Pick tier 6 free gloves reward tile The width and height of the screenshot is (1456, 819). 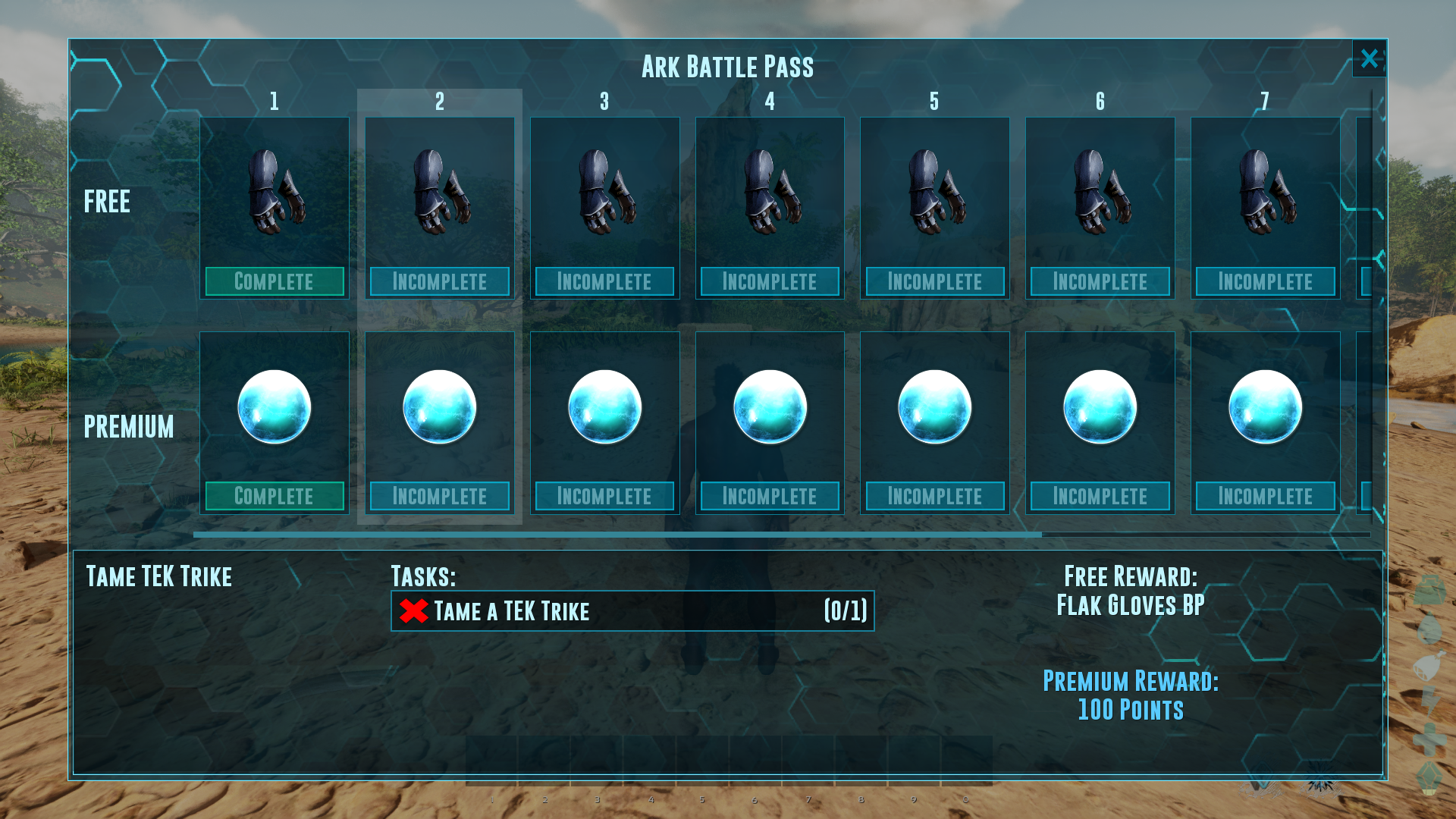1100,192
